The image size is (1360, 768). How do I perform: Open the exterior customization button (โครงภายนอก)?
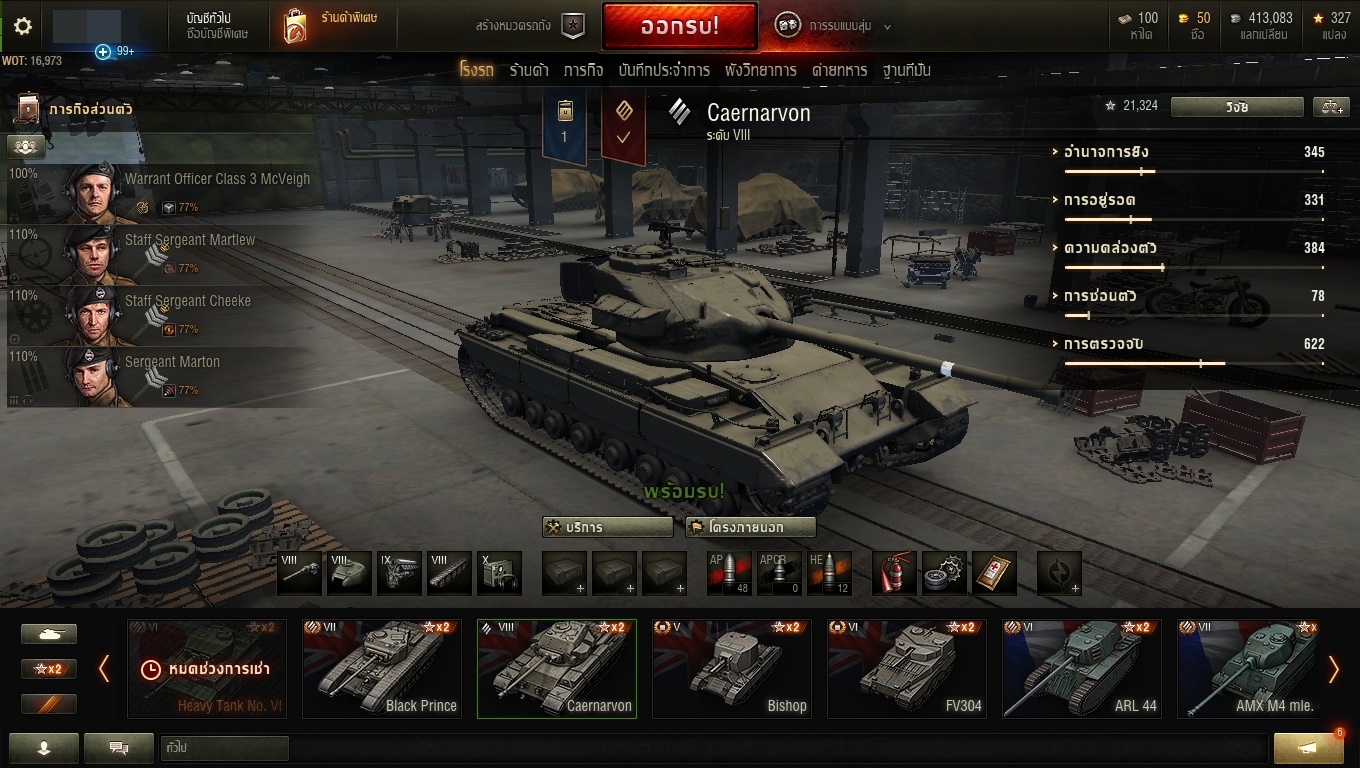tap(750, 527)
